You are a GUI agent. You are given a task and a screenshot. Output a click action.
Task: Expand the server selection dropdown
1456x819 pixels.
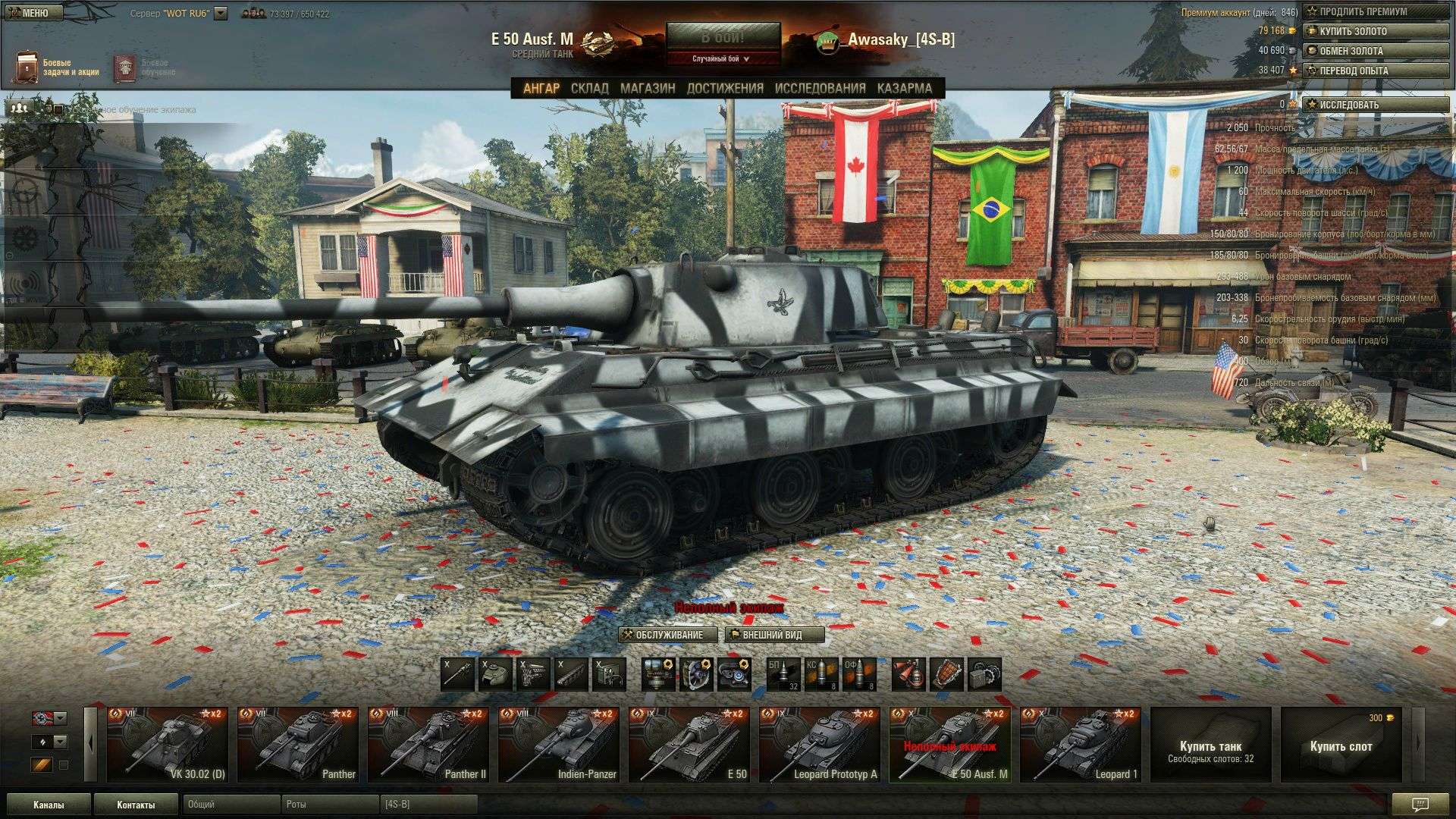[221, 14]
